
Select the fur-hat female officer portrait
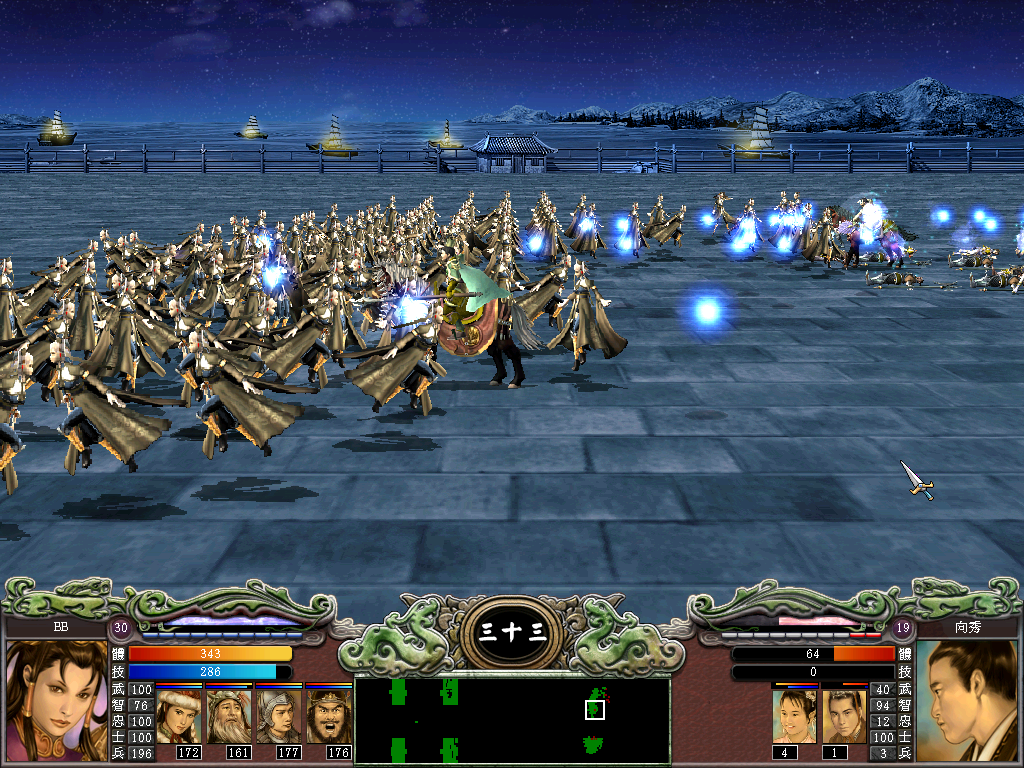(x=180, y=716)
